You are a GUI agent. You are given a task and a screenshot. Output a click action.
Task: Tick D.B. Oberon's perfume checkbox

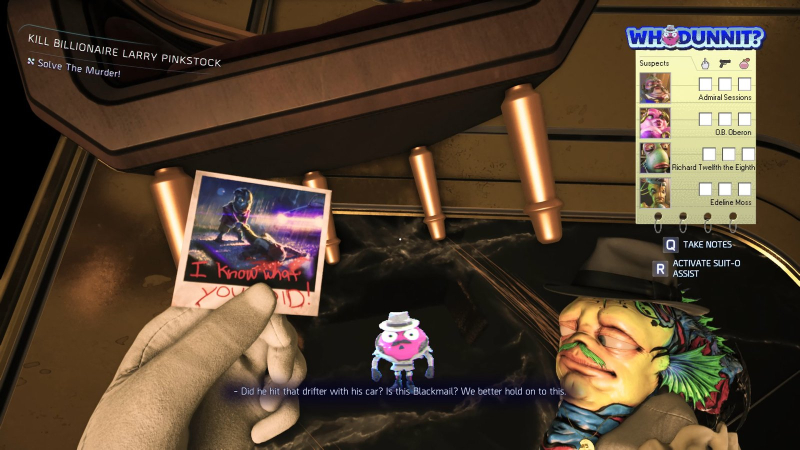coord(744,119)
